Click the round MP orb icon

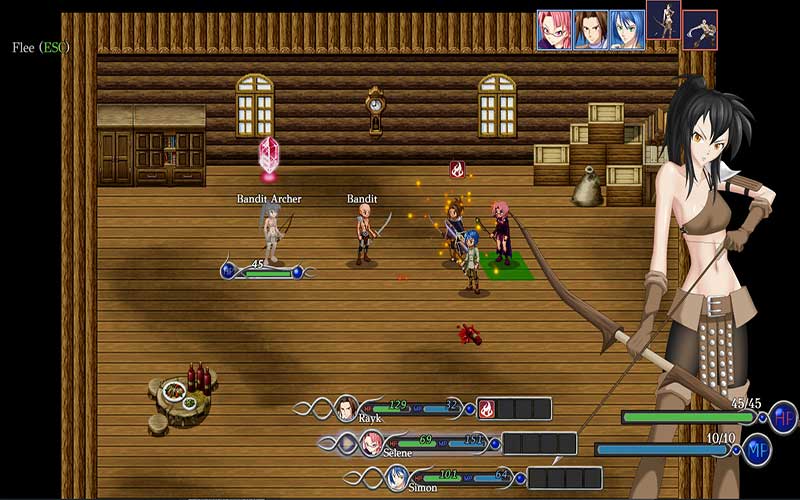pyautogui.click(x=757, y=449)
